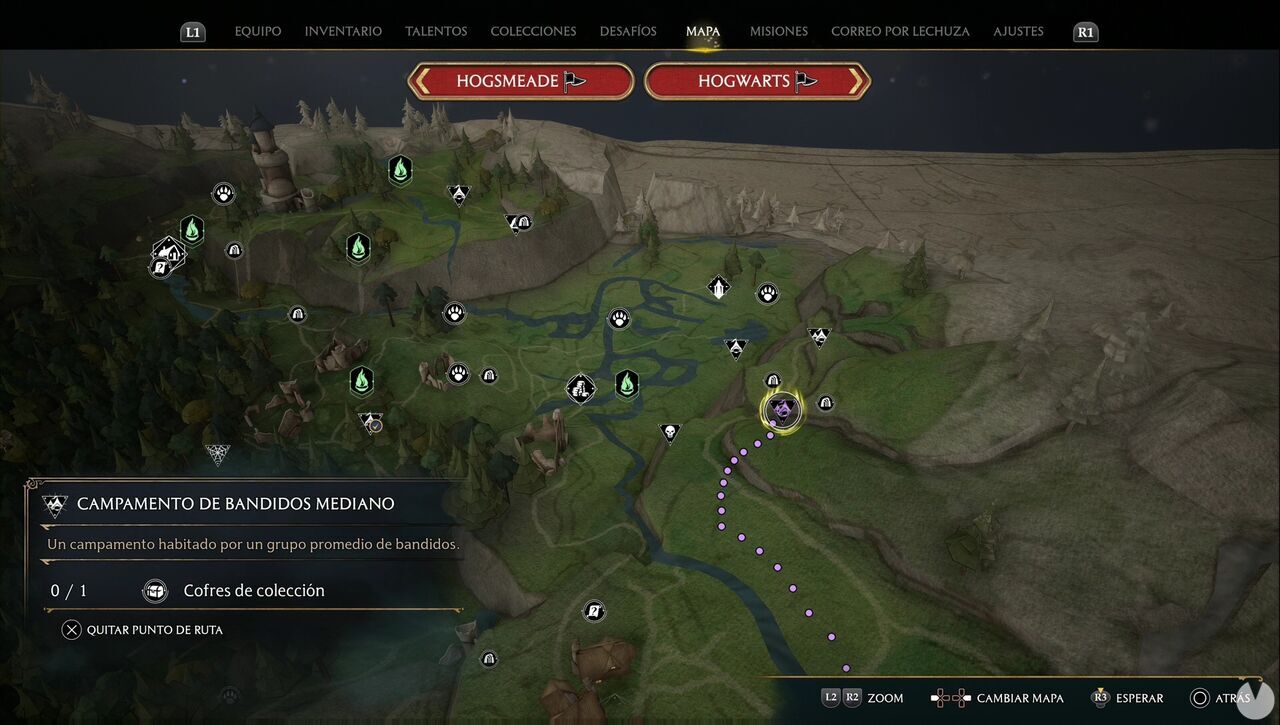Open the TALENTOS screen

coord(436,31)
